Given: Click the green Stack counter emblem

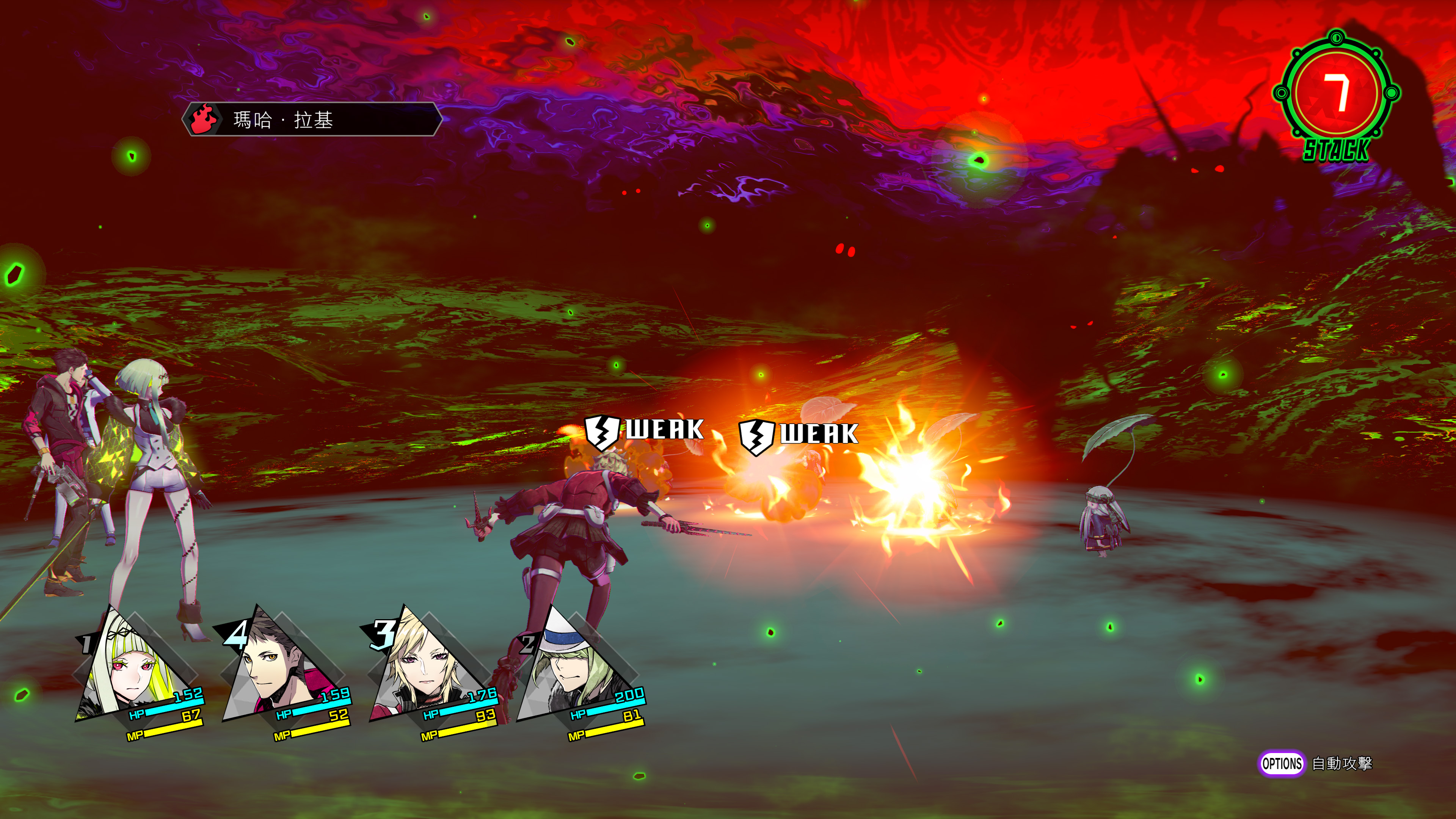Looking at the screenshot, I should click(x=1336, y=95).
